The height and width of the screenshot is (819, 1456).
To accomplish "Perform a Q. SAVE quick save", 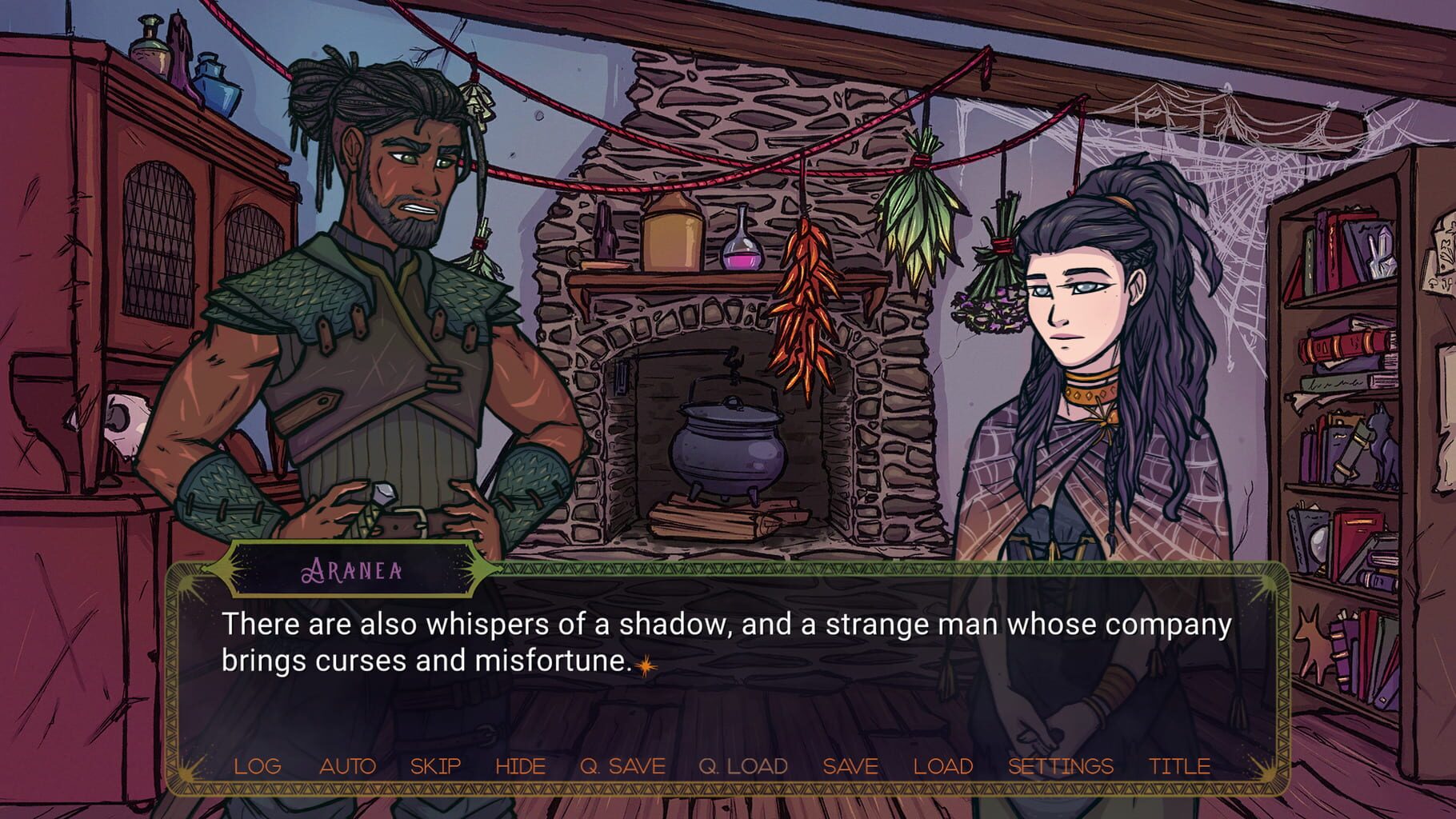I will coord(622,765).
